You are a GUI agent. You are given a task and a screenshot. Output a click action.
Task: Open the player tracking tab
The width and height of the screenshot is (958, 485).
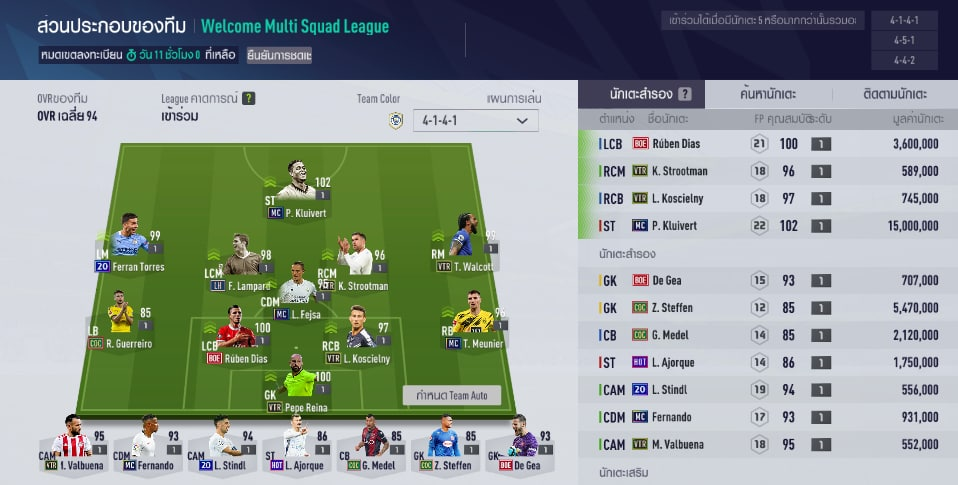tap(894, 94)
